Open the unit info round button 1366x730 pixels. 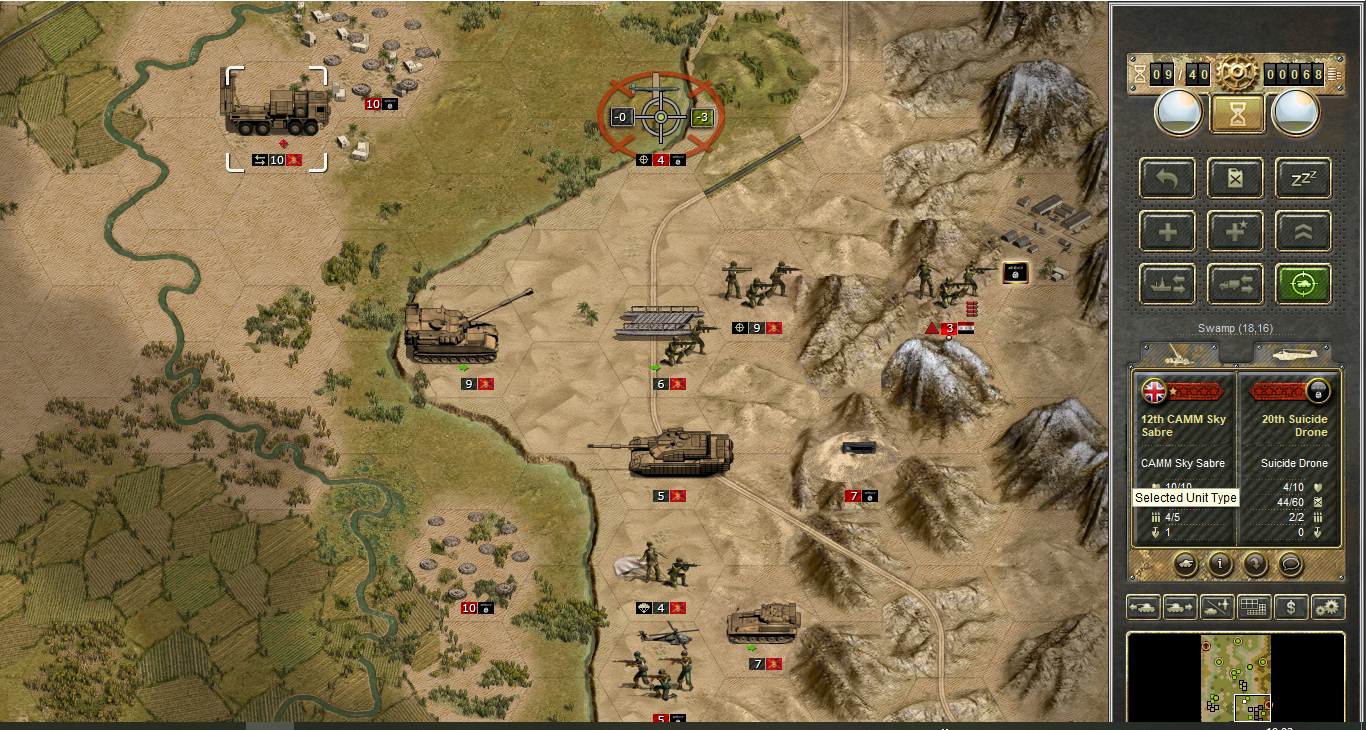[1219, 564]
